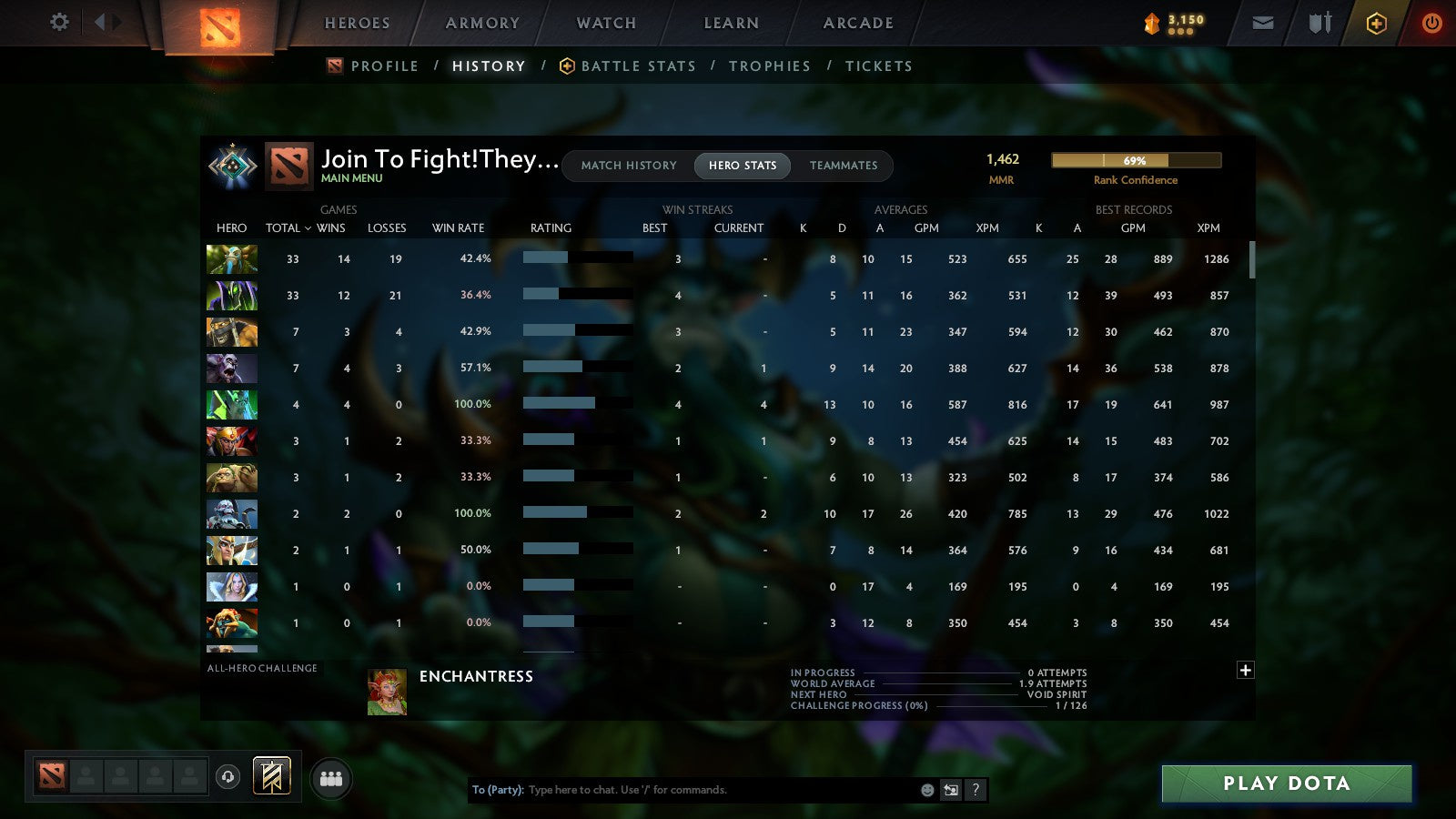This screenshot has height=819, width=1456.
Task: Click the Rank Confidence progress bar
Action: point(1137,159)
